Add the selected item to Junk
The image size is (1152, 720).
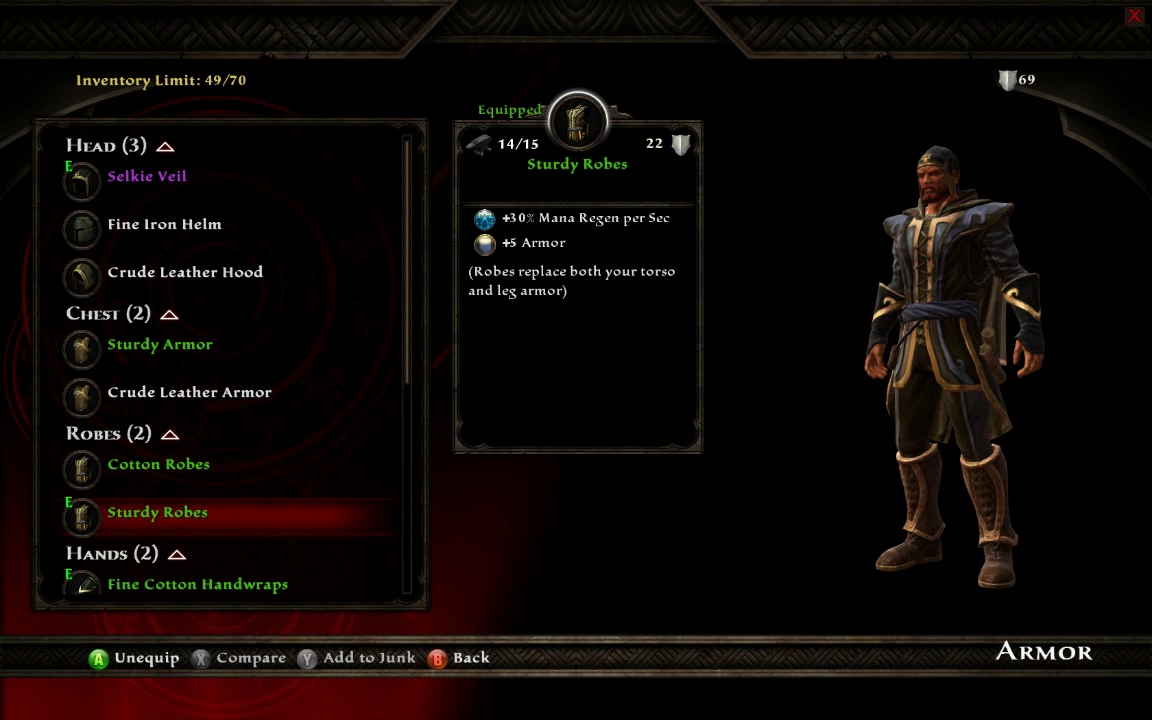356,658
